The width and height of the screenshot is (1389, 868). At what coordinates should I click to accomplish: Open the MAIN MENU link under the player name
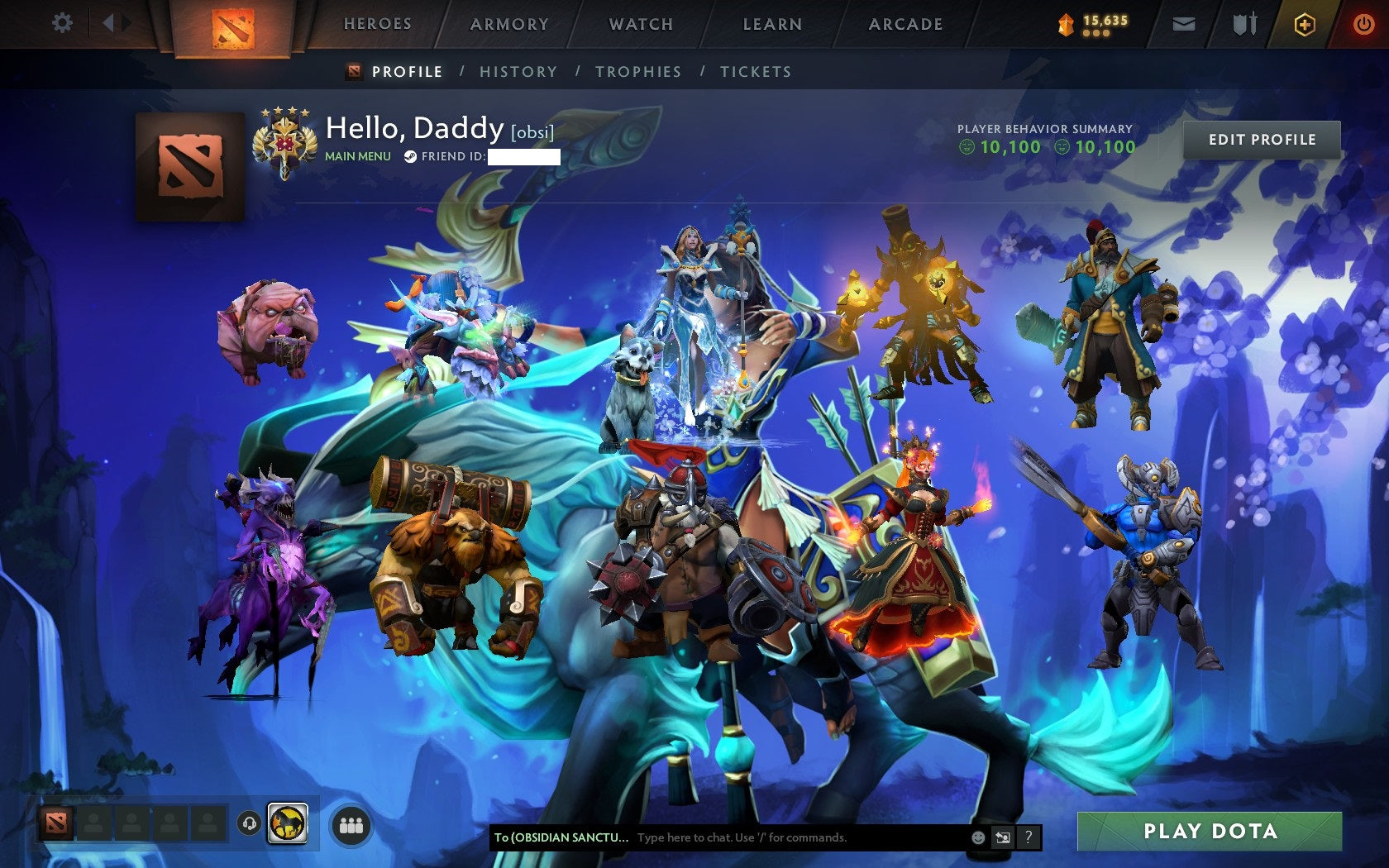pyautogui.click(x=357, y=155)
